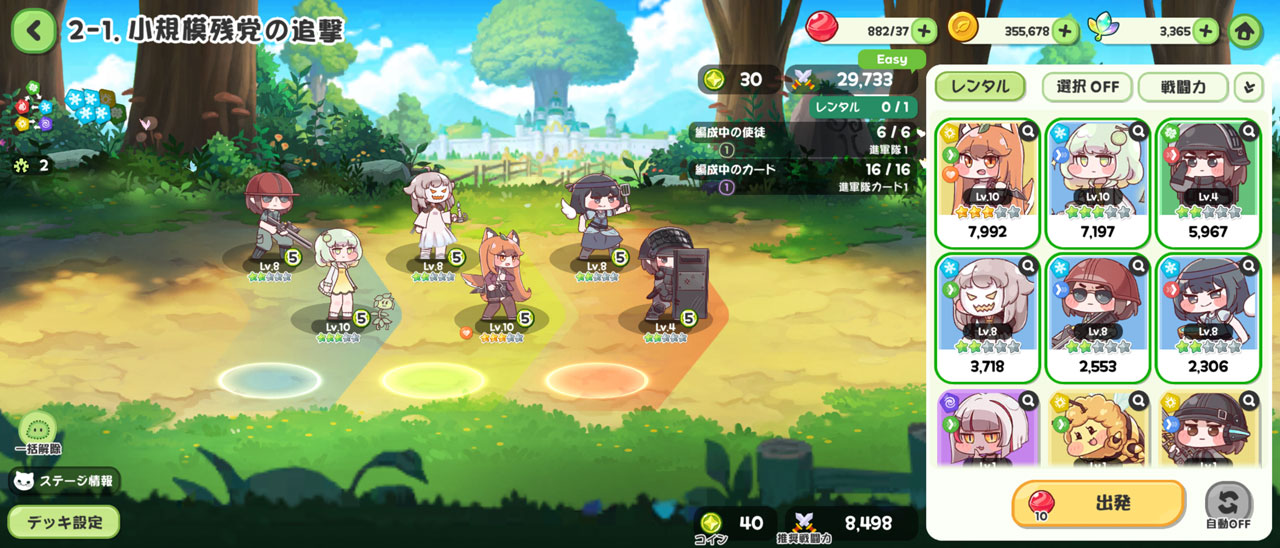Open the デッキ設定 deck settings
The width and height of the screenshot is (1280, 548).
pos(64,521)
